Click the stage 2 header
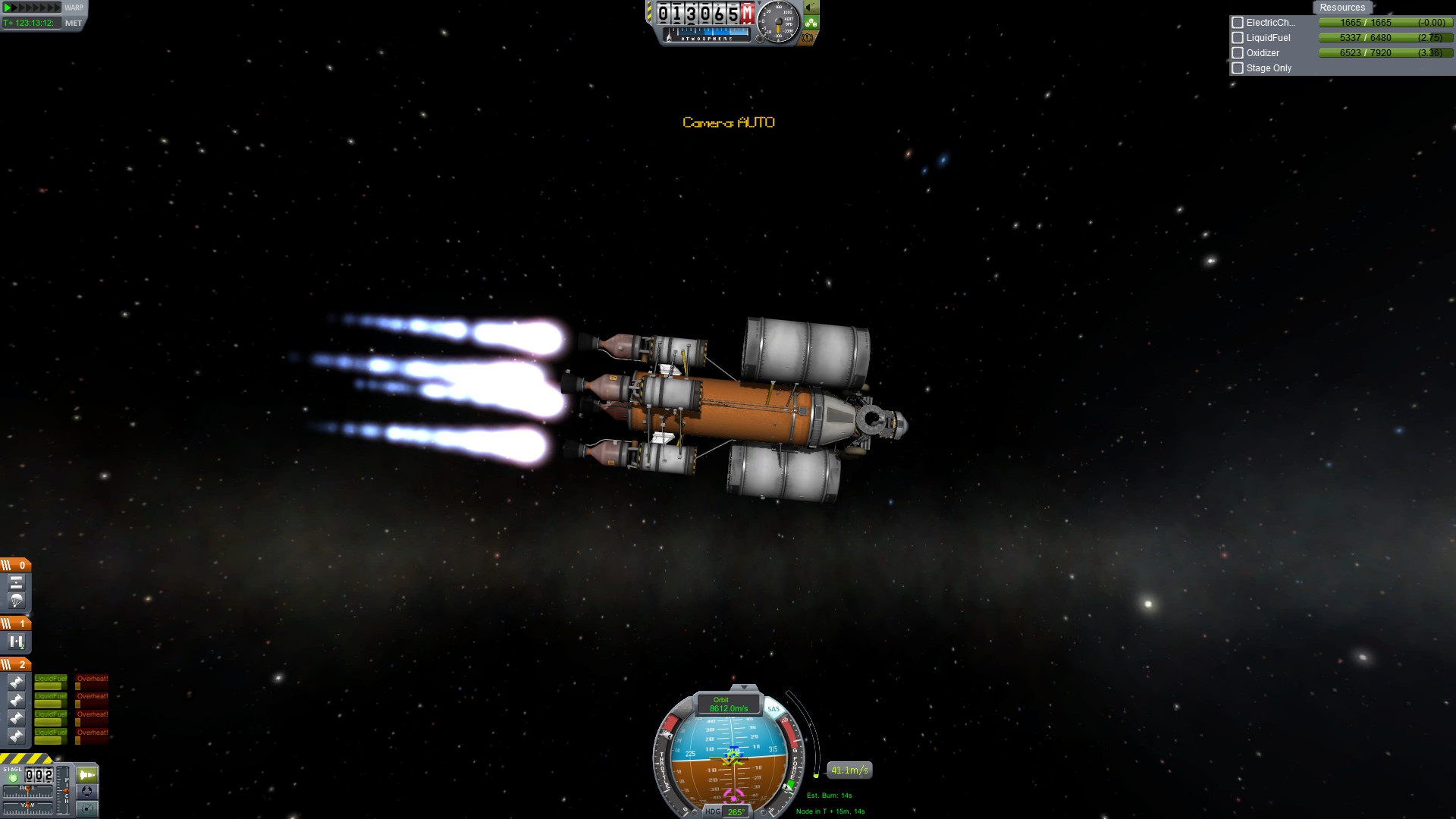The width and height of the screenshot is (1456, 819). coord(15,664)
